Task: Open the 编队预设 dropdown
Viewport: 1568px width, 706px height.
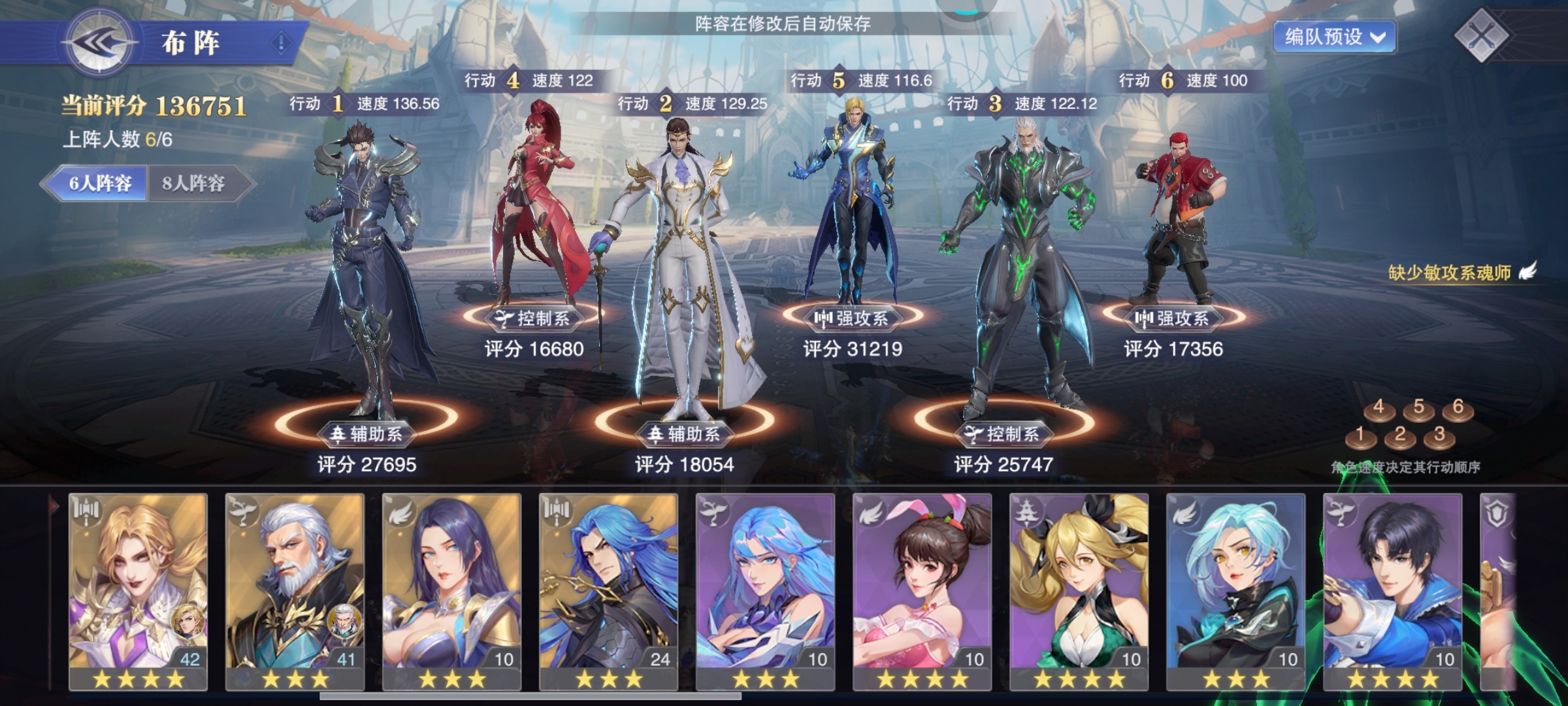Action: pyautogui.click(x=1334, y=37)
